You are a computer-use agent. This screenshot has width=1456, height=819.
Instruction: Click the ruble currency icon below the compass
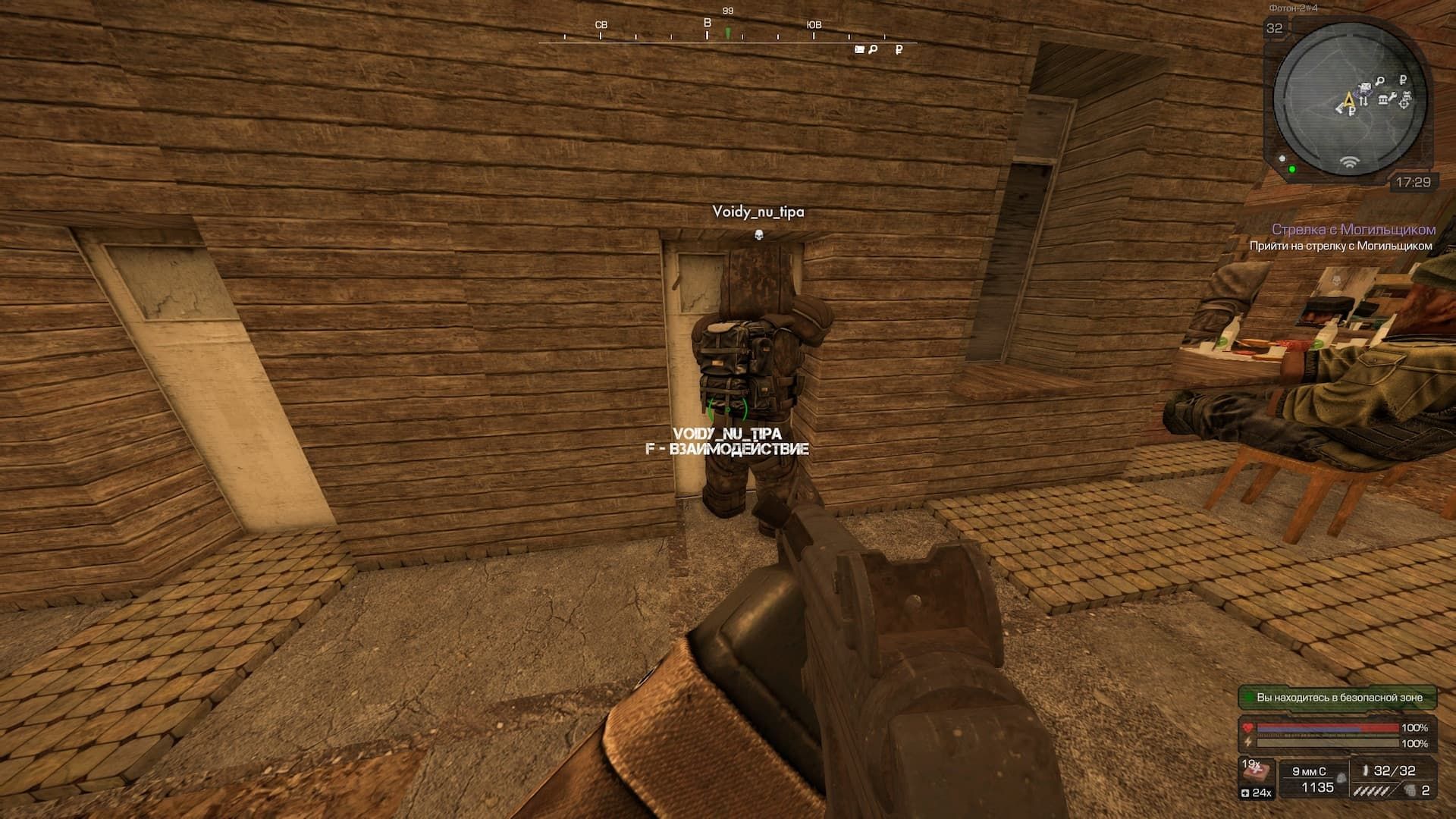[899, 49]
